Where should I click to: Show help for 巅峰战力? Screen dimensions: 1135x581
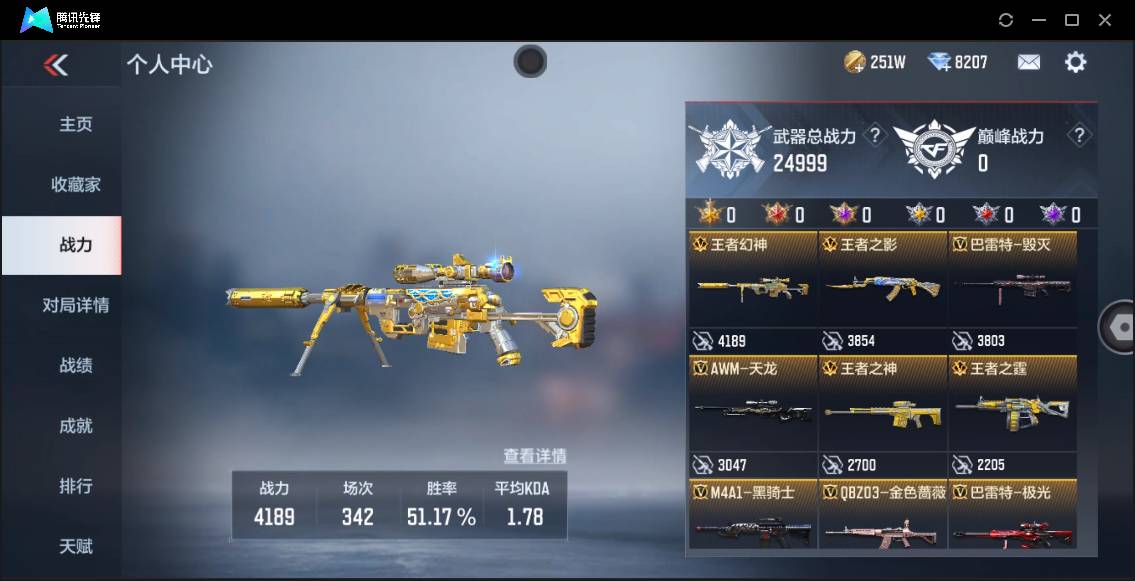[x=1078, y=136]
